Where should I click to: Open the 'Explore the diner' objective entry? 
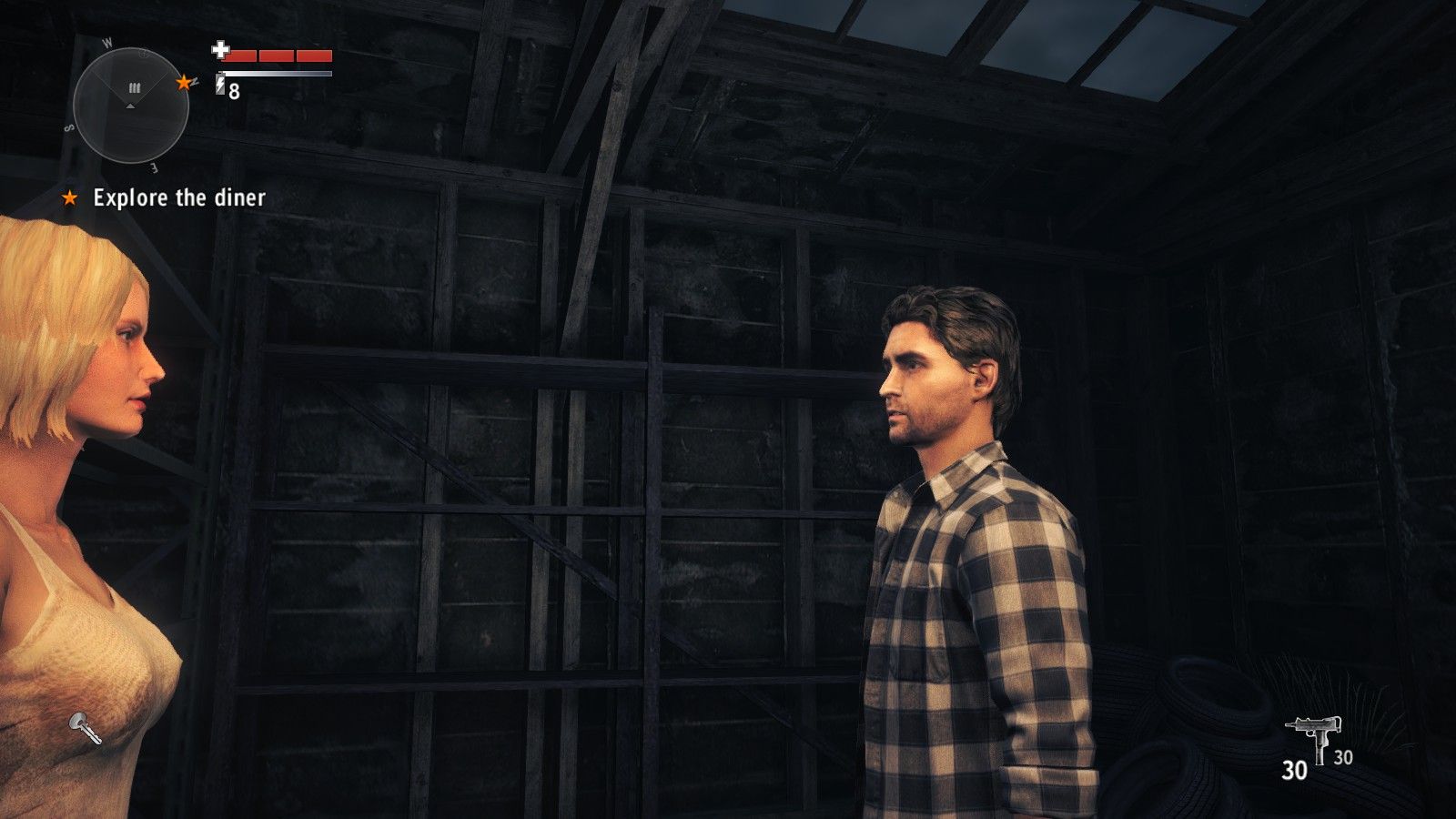(x=179, y=197)
